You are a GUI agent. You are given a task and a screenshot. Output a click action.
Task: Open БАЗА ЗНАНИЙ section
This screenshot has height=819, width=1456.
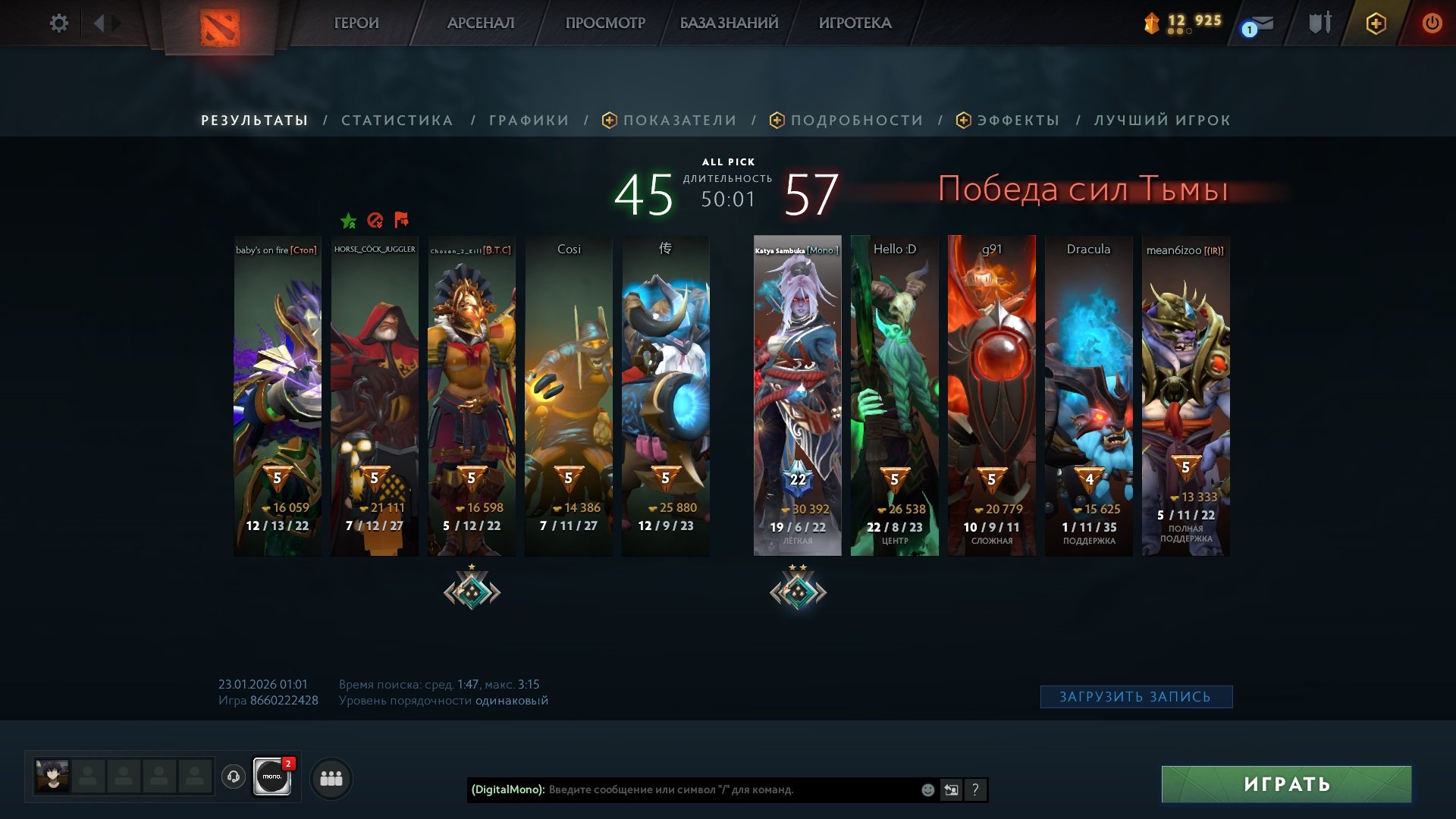pos(729,23)
